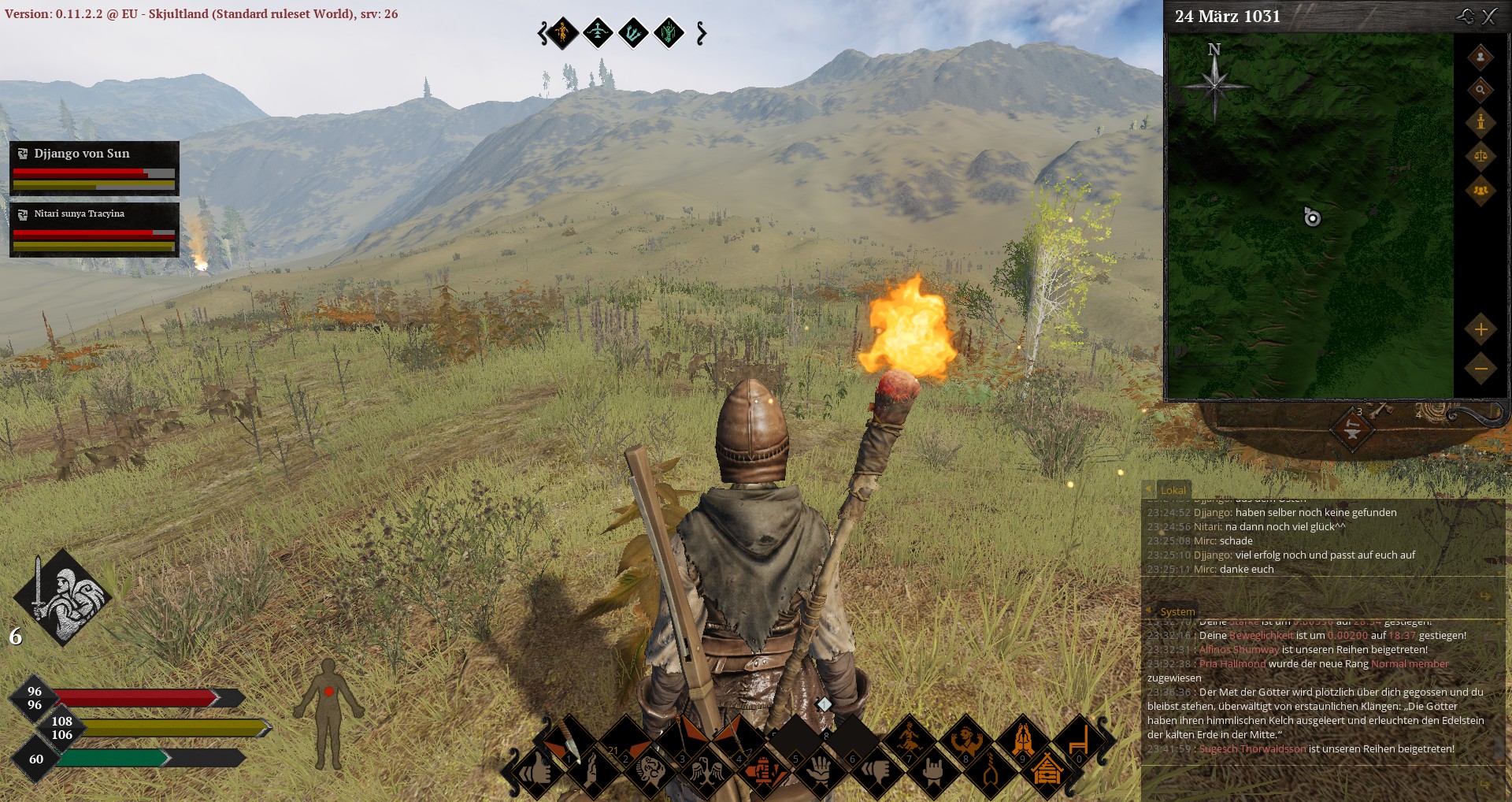
Task: Activate the praying hands emote in slot 9
Action: tap(1023, 741)
